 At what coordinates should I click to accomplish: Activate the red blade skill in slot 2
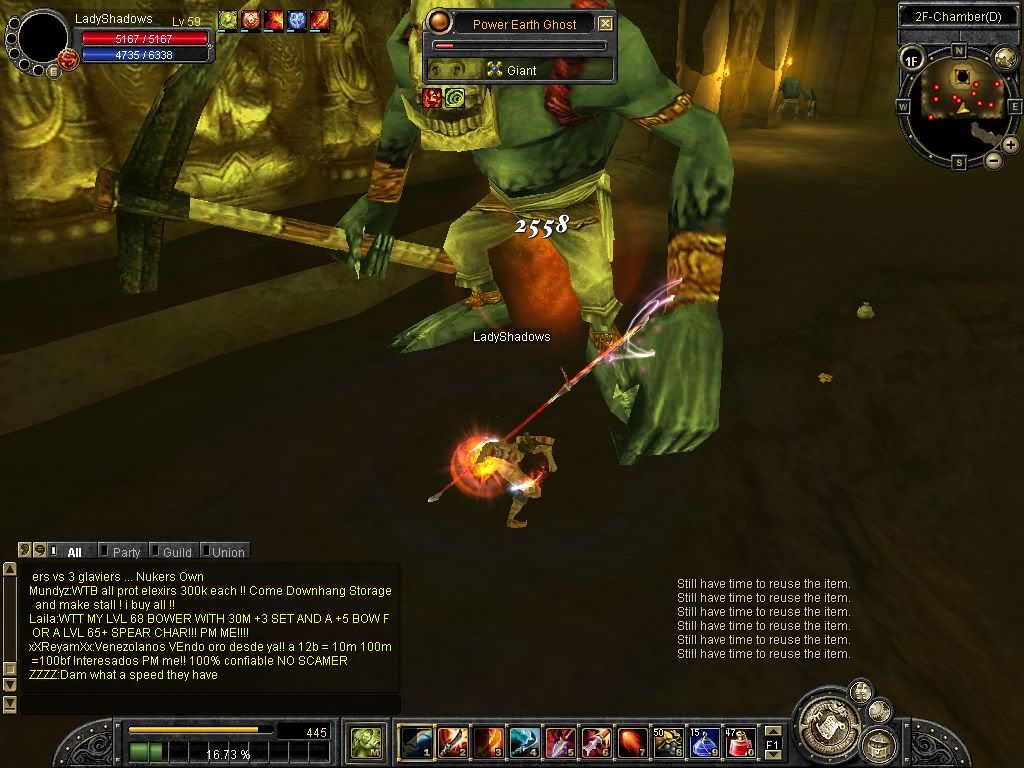tap(452, 743)
